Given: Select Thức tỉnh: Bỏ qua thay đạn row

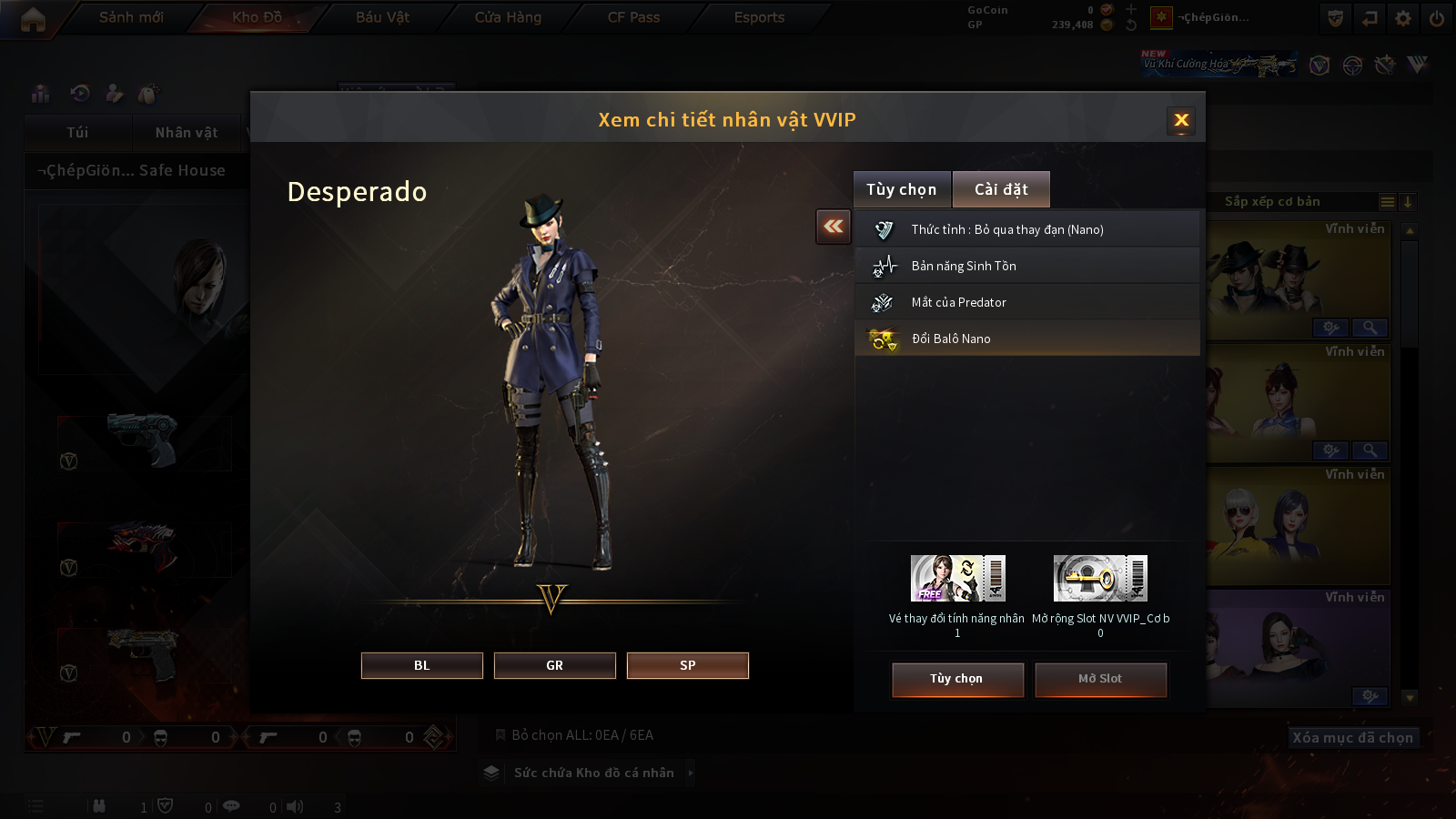Looking at the screenshot, I should click(1026, 229).
